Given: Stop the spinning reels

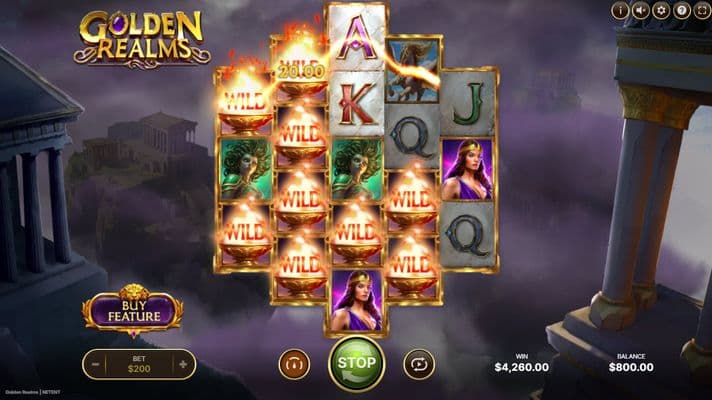Looking at the screenshot, I should pyautogui.click(x=357, y=364).
